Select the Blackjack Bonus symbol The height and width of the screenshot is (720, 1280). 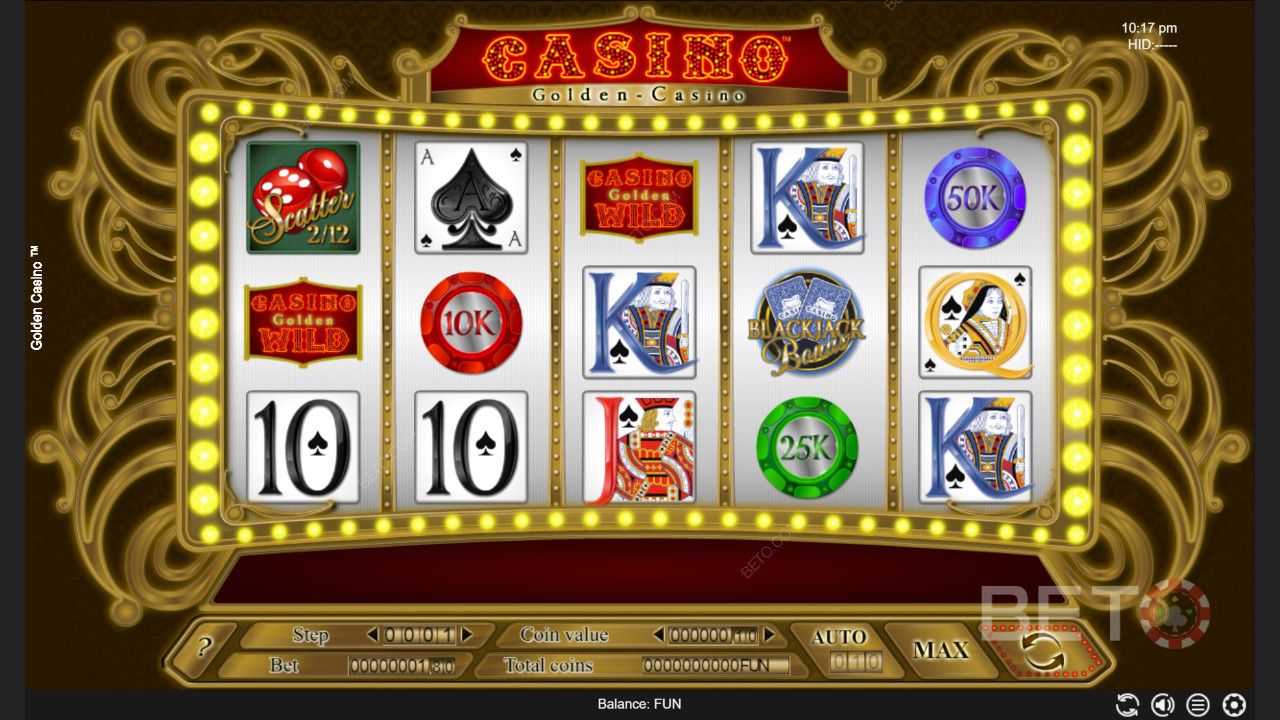(x=806, y=322)
